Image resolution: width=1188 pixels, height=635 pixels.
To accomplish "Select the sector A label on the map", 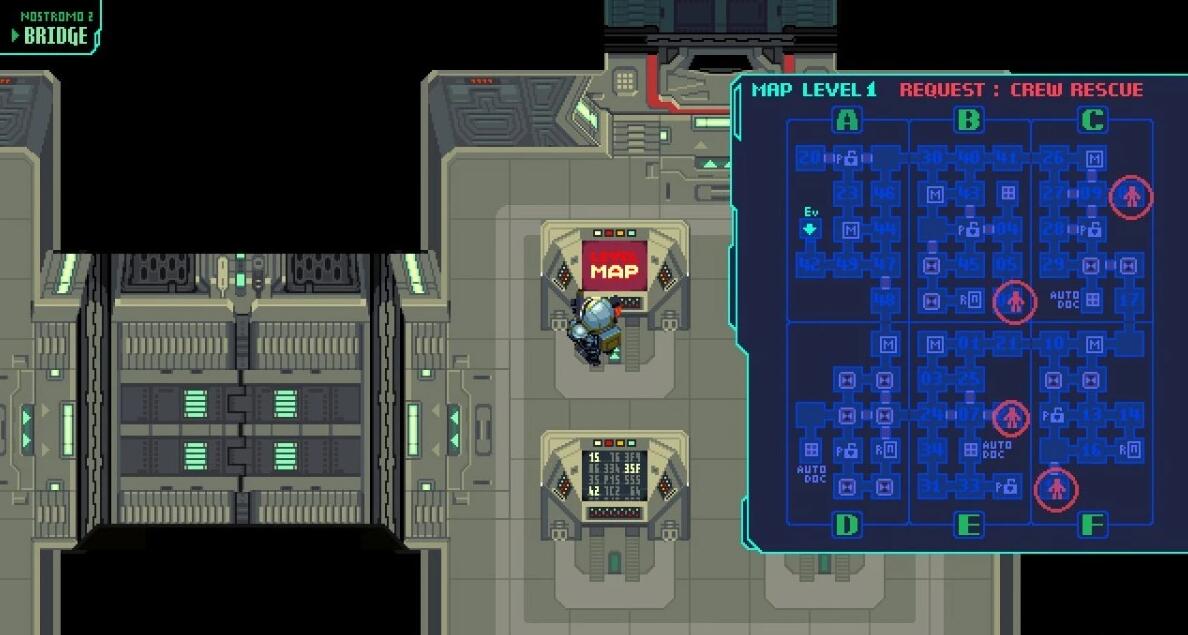I will [847, 121].
